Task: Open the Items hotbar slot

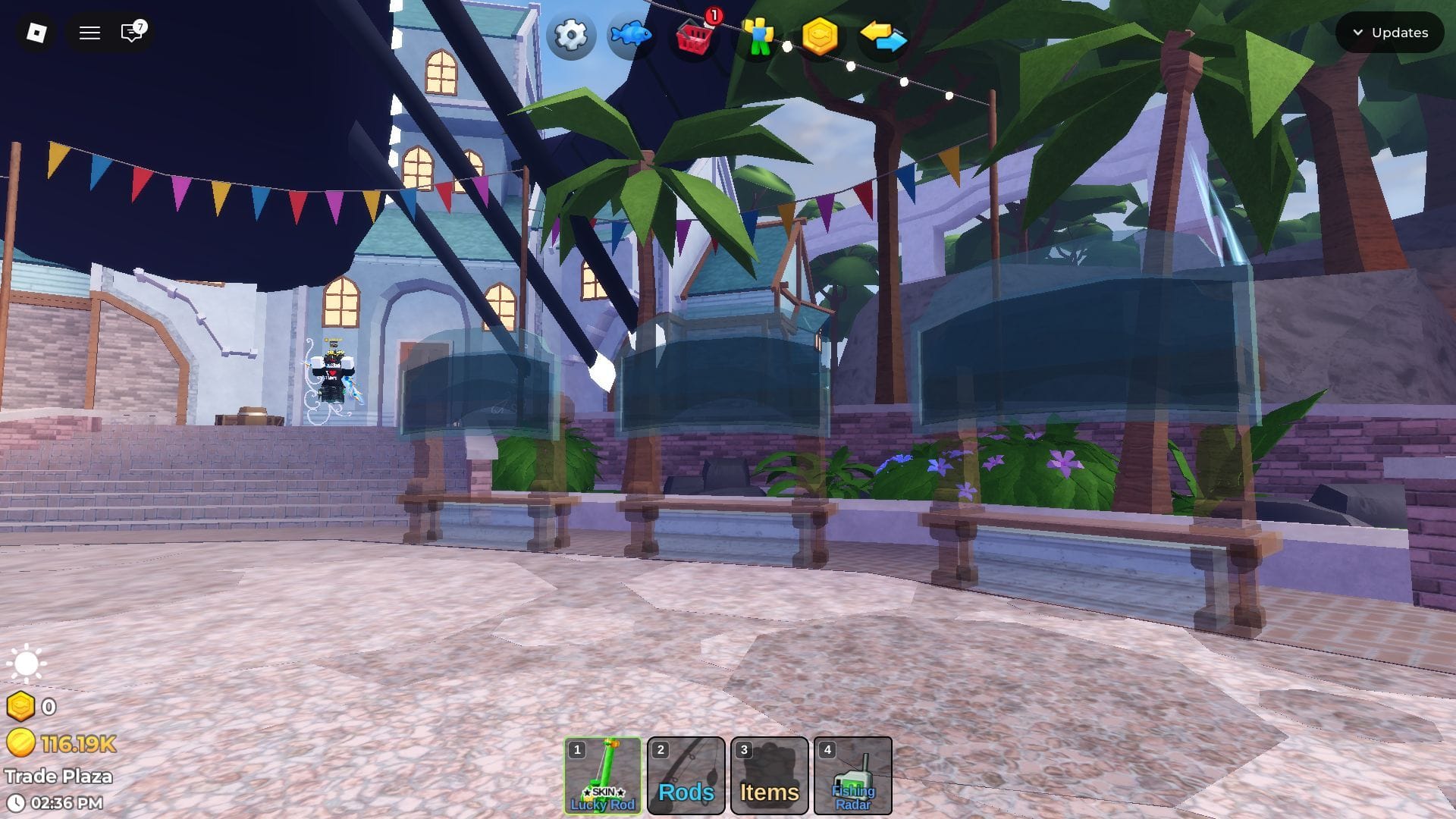Action: 770,775
